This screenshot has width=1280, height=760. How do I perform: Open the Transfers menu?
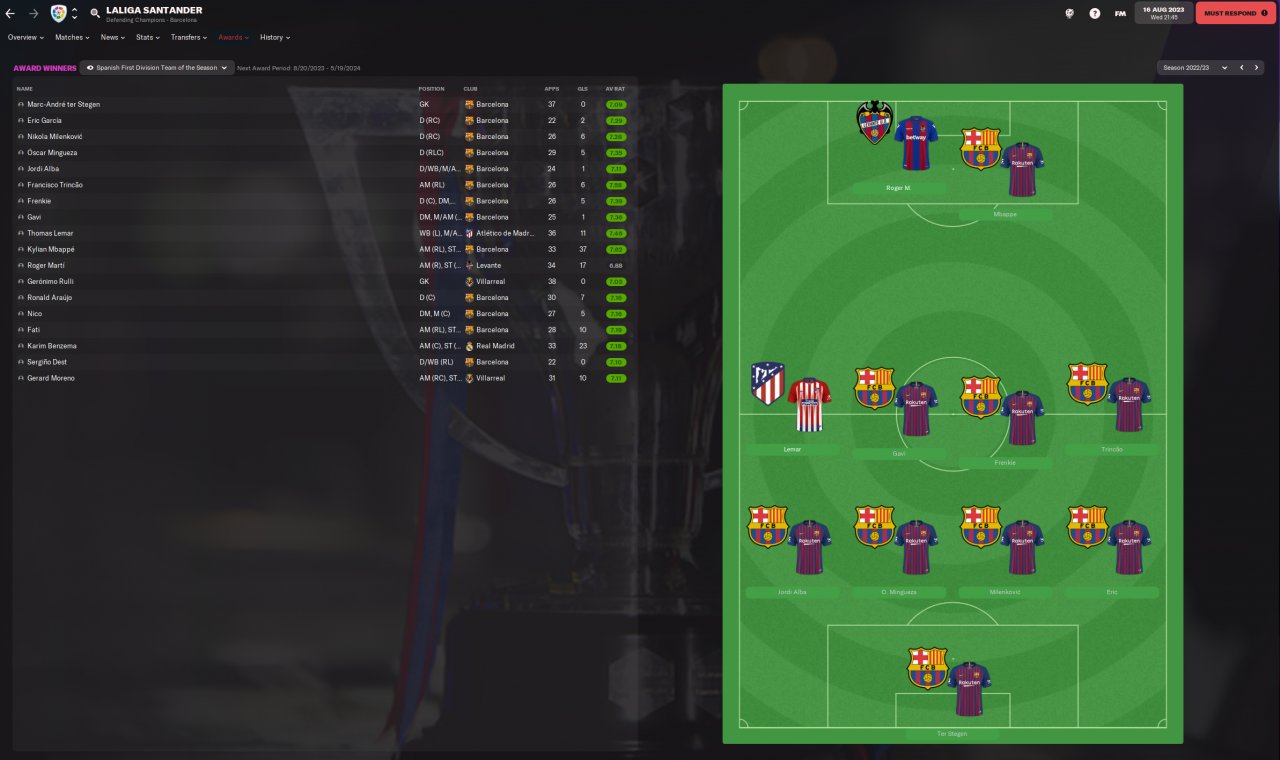[x=189, y=37]
